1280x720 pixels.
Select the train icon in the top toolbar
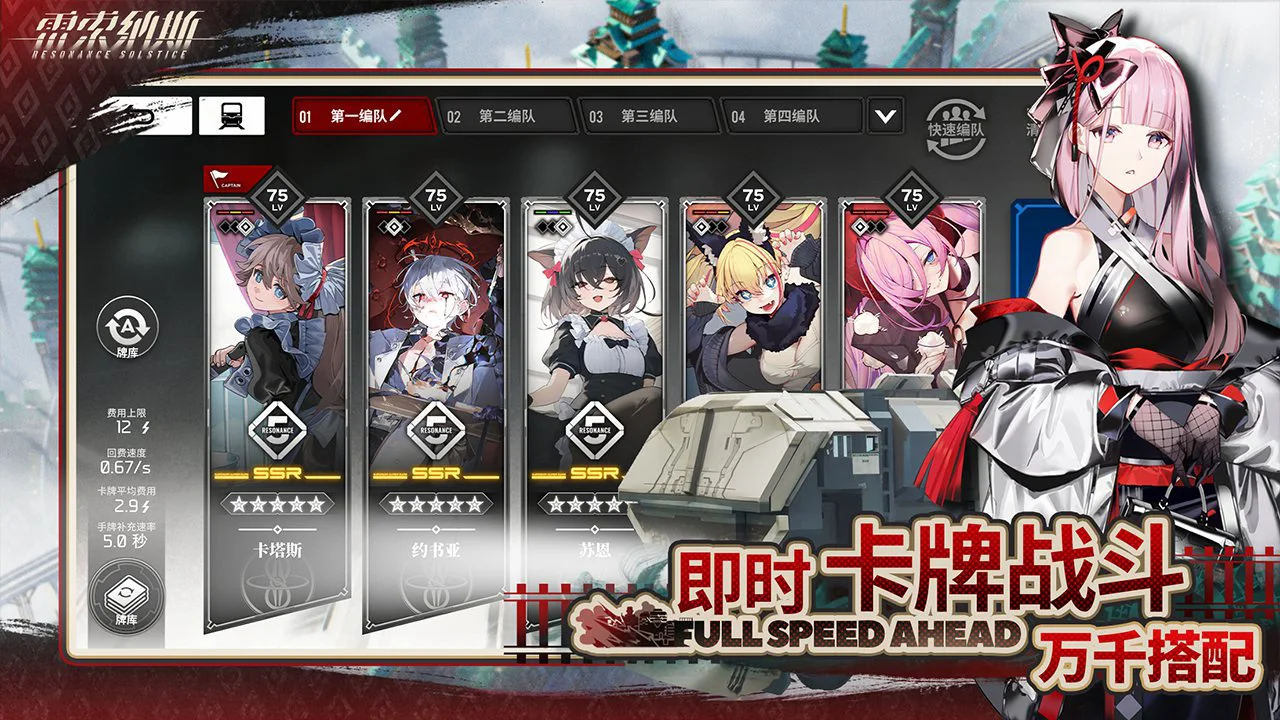coord(230,114)
